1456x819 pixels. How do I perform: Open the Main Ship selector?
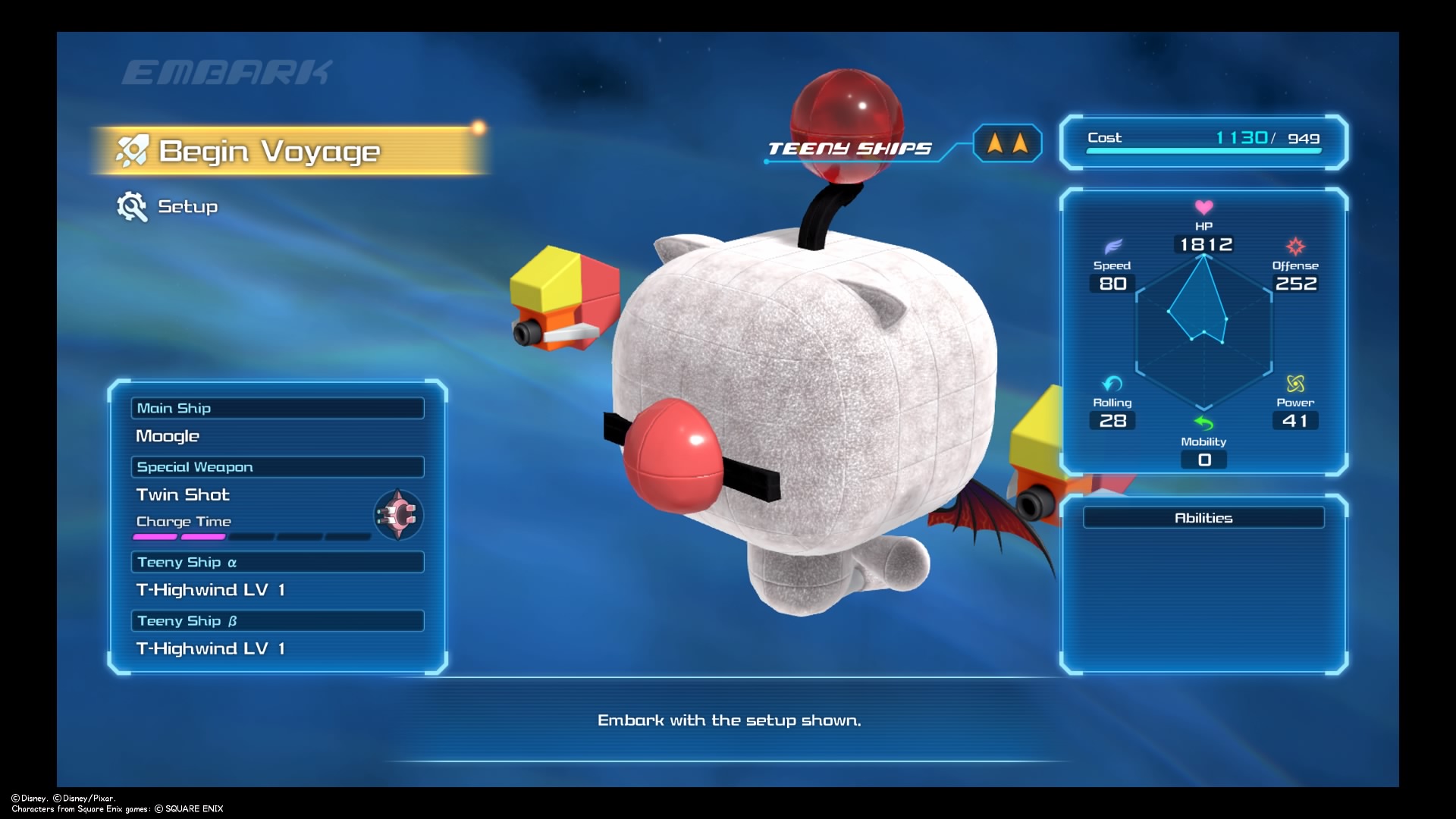[278, 408]
